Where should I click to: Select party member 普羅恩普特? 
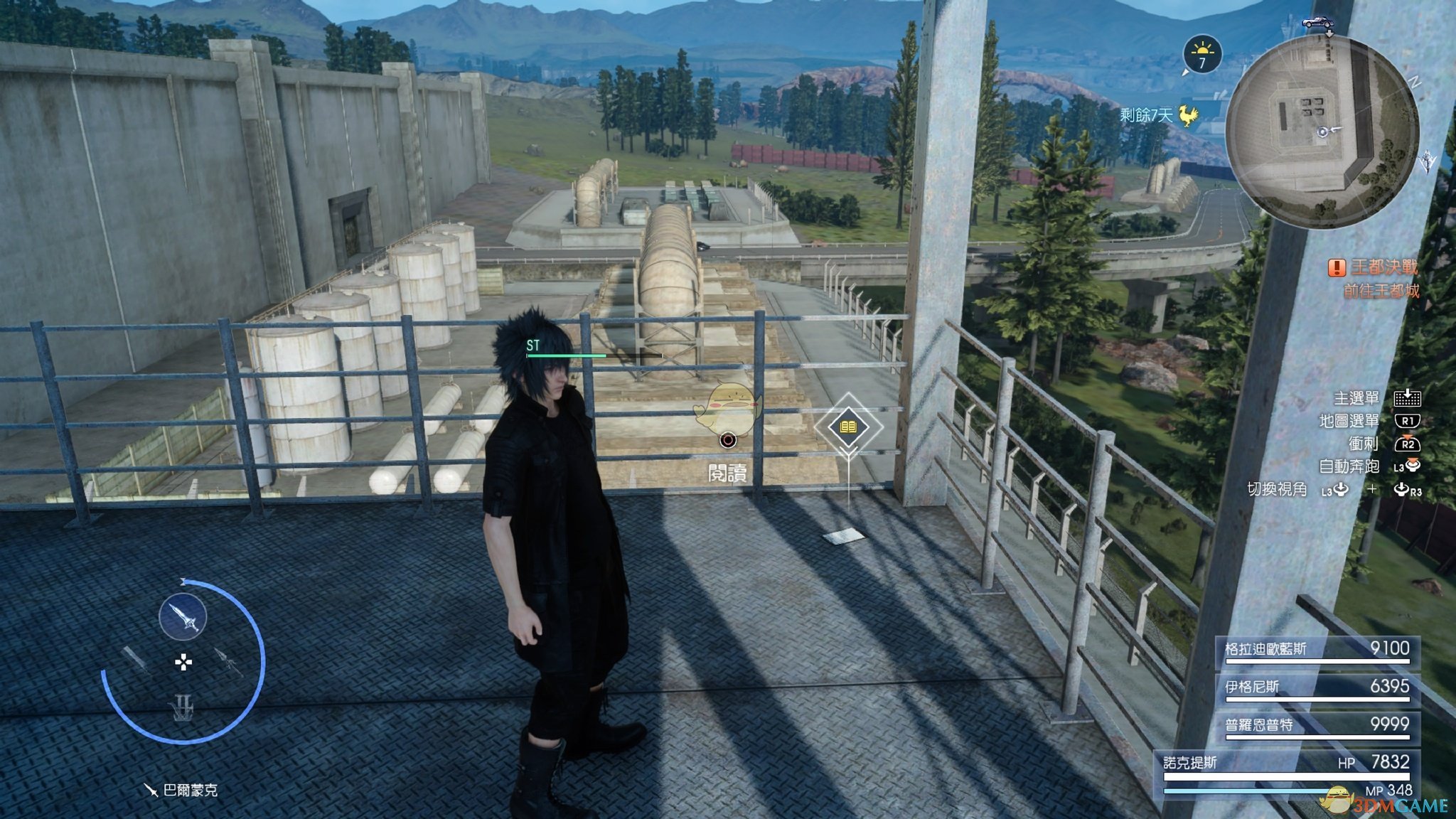(x=1317, y=726)
